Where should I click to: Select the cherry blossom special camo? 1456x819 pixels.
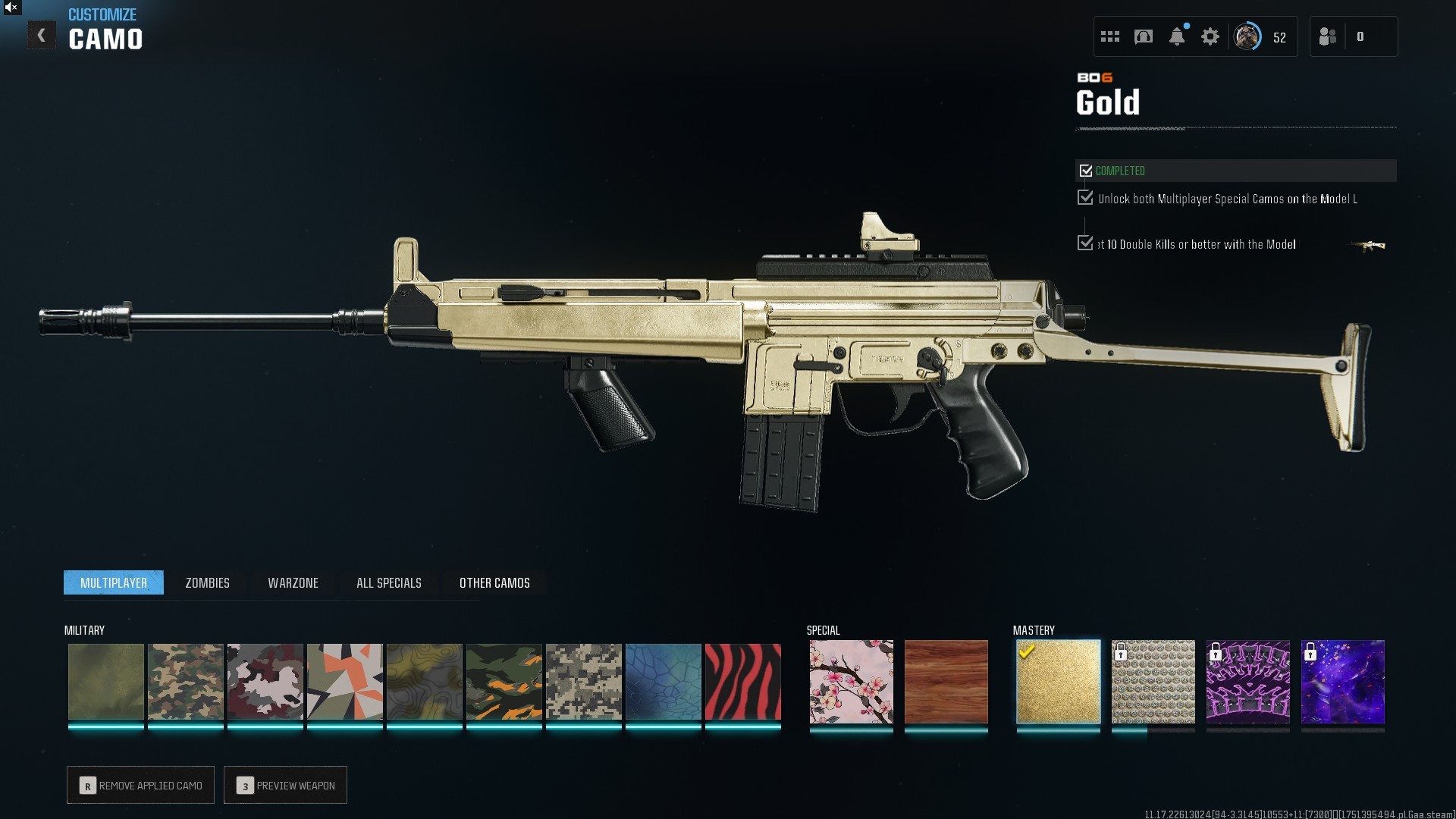[x=851, y=682]
